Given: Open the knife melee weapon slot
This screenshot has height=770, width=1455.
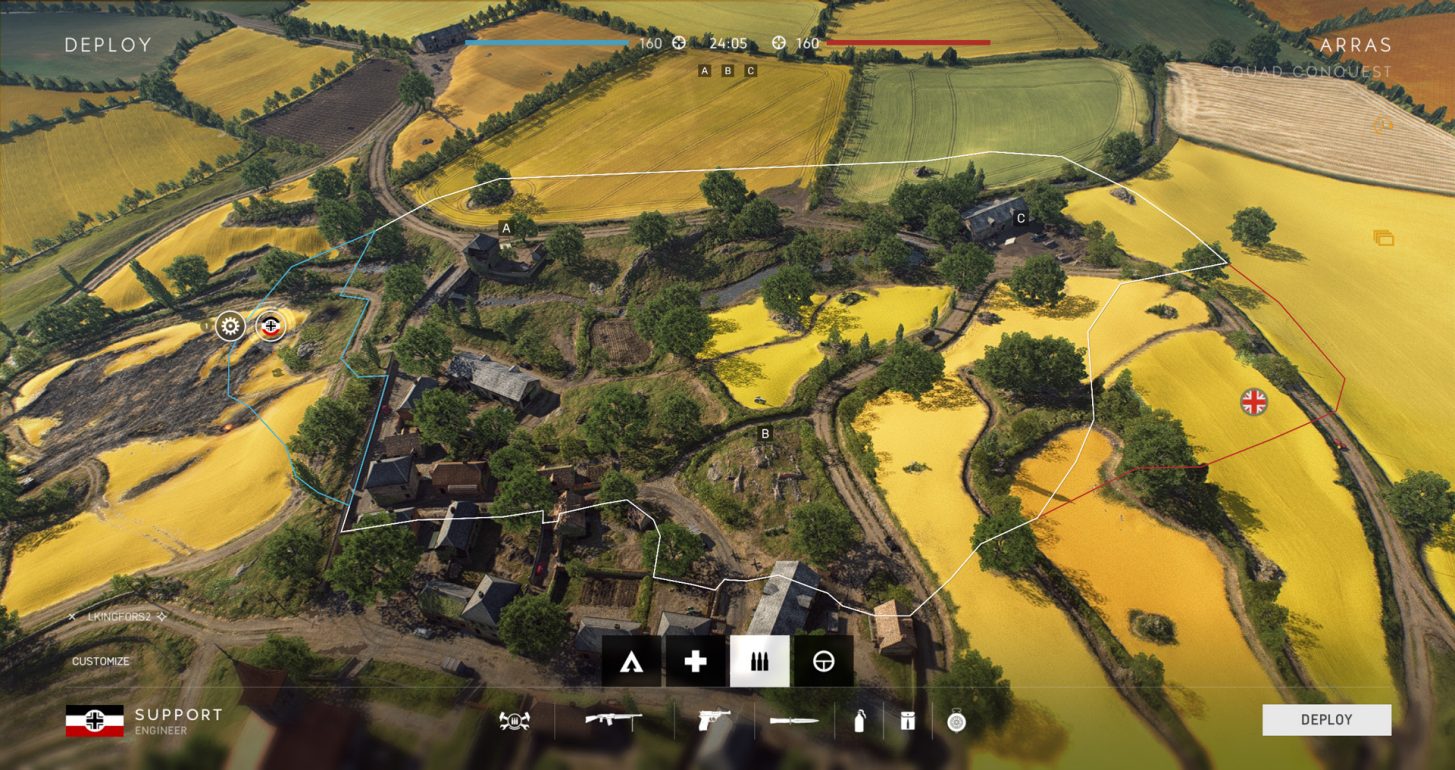Looking at the screenshot, I should pyautogui.click(x=794, y=720).
